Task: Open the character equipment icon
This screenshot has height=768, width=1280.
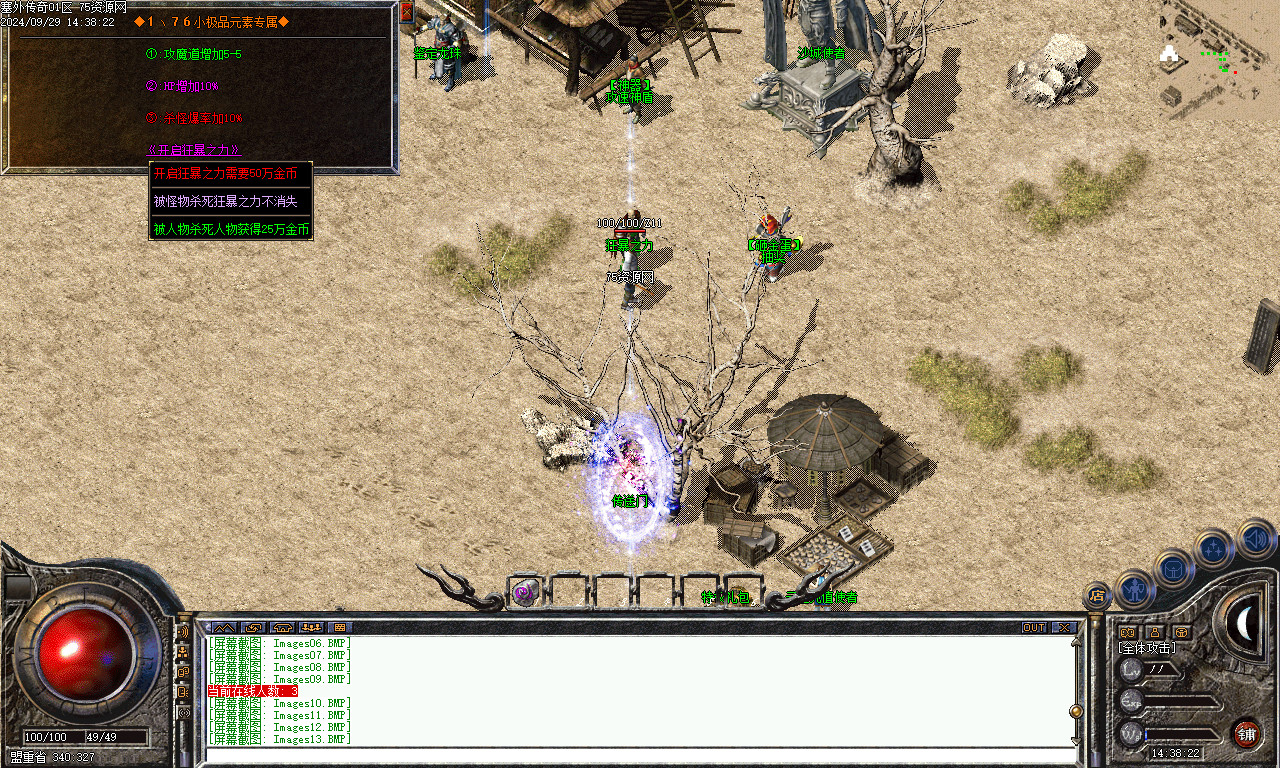Action: click(1135, 589)
